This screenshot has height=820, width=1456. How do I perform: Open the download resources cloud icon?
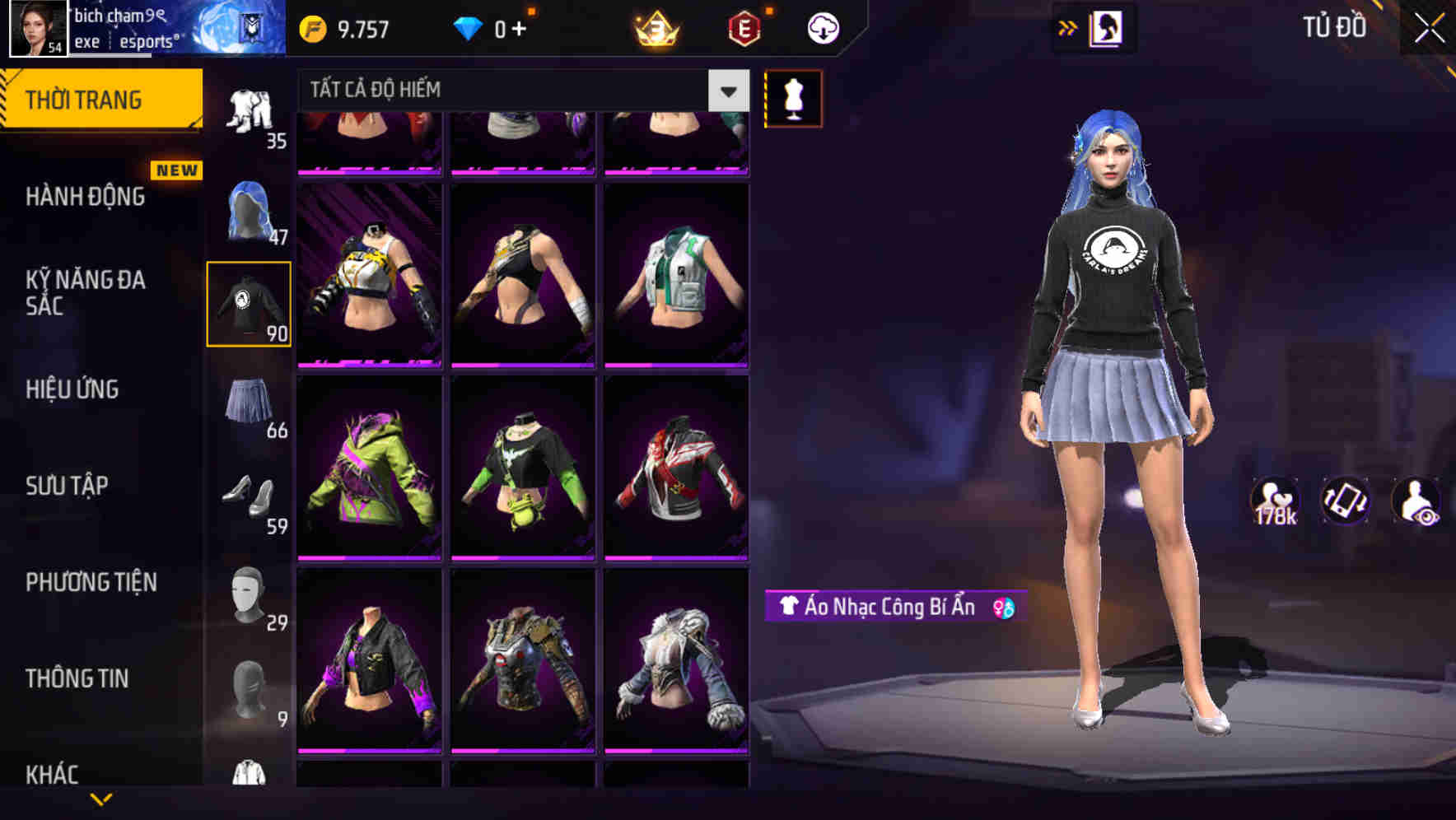(822, 27)
